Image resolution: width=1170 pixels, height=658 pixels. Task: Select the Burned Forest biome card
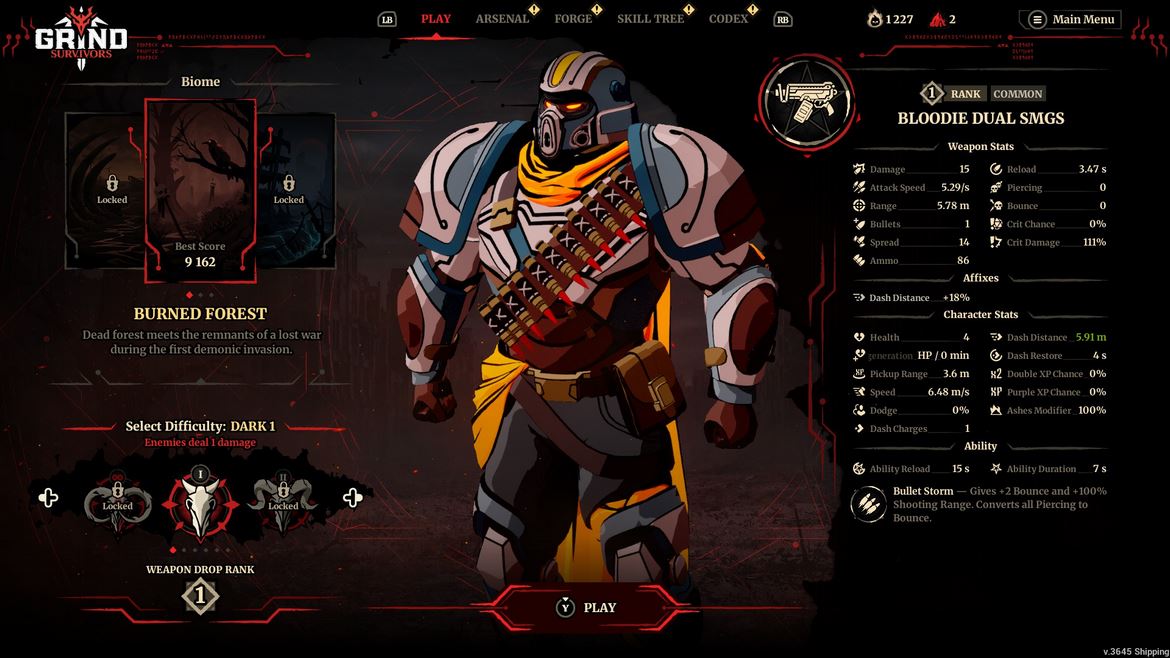[200, 190]
